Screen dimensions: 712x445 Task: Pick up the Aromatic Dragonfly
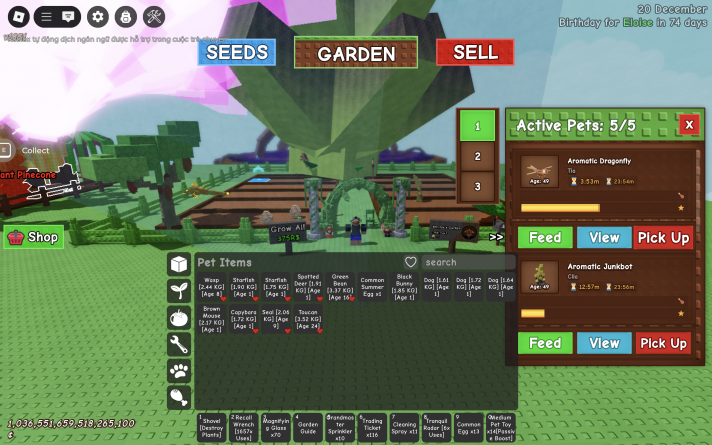tap(663, 237)
